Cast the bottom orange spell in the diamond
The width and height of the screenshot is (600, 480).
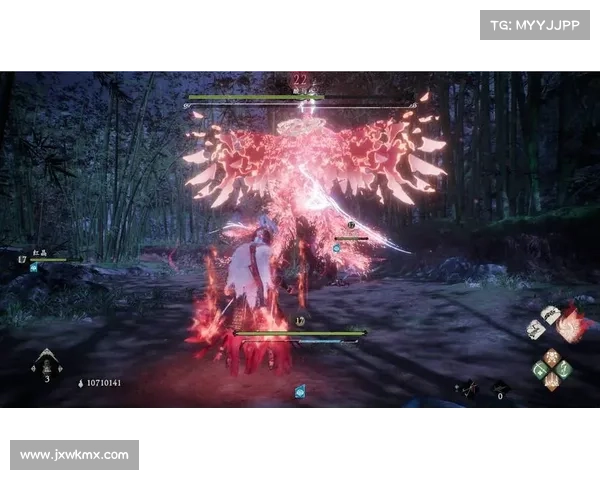click(551, 381)
